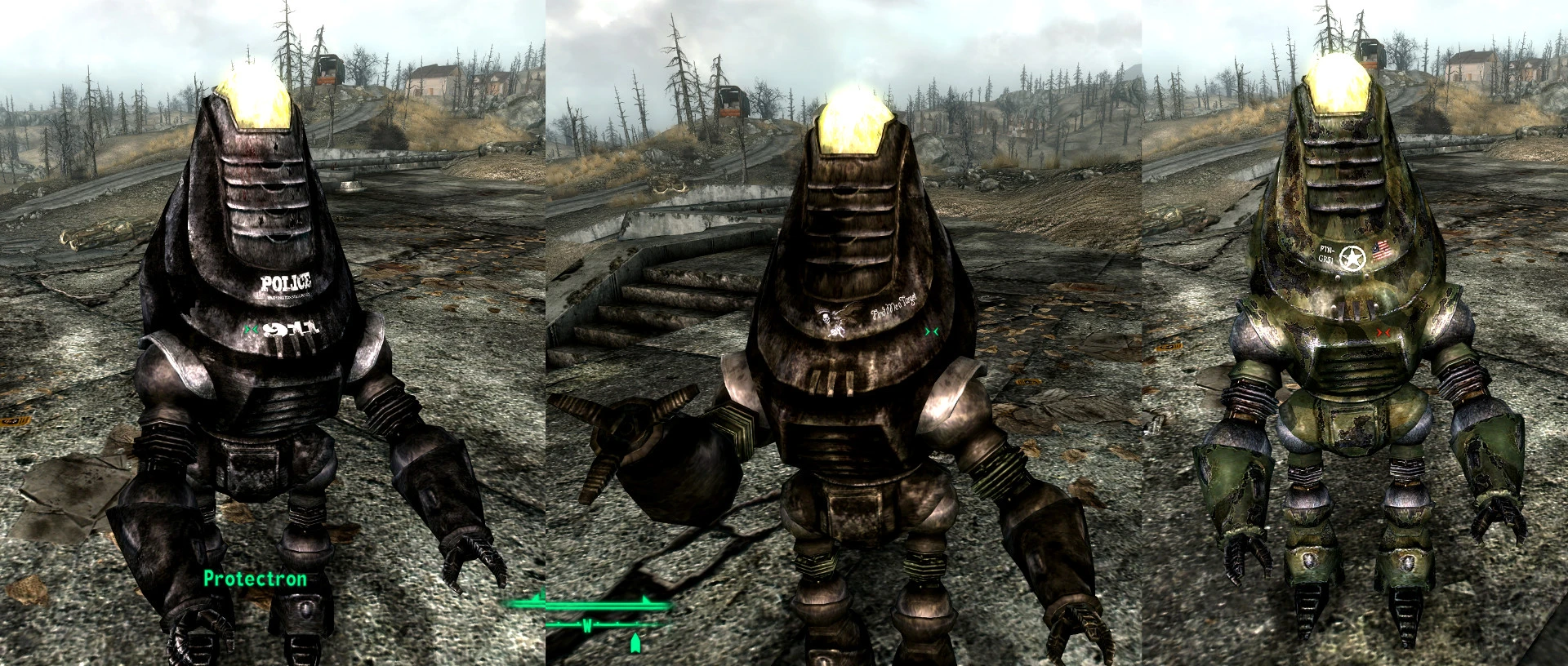The height and width of the screenshot is (666, 1568).
Task: Click the skull nose-art on the middle Protectron
Action: [826, 319]
